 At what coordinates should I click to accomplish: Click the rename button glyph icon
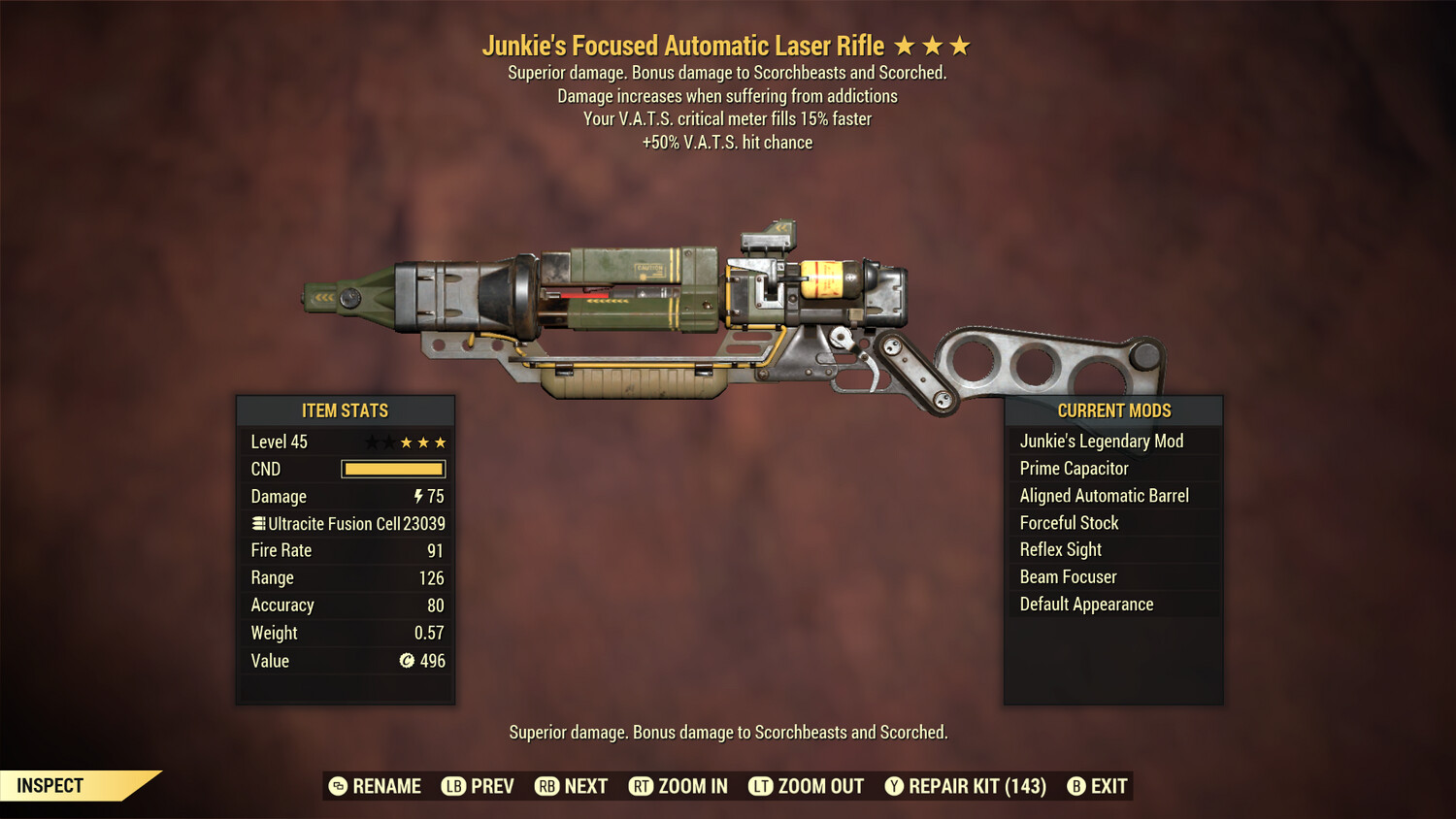pos(337,786)
